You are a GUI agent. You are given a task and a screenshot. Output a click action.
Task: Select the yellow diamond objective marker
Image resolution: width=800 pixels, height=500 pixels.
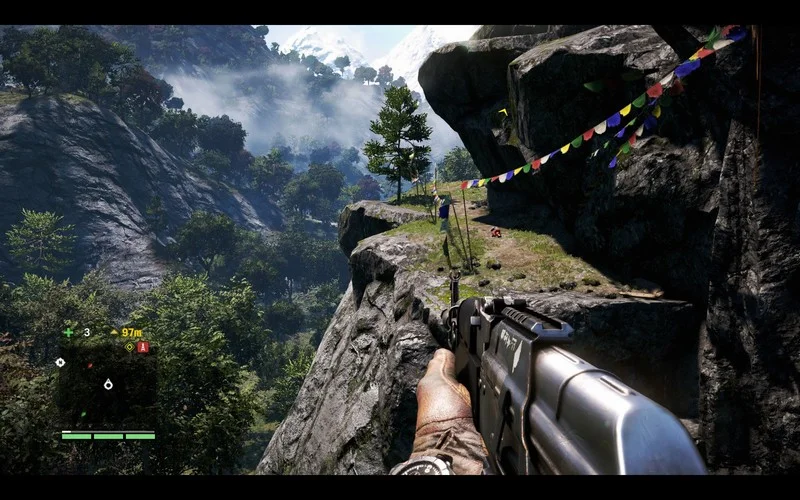coord(128,347)
